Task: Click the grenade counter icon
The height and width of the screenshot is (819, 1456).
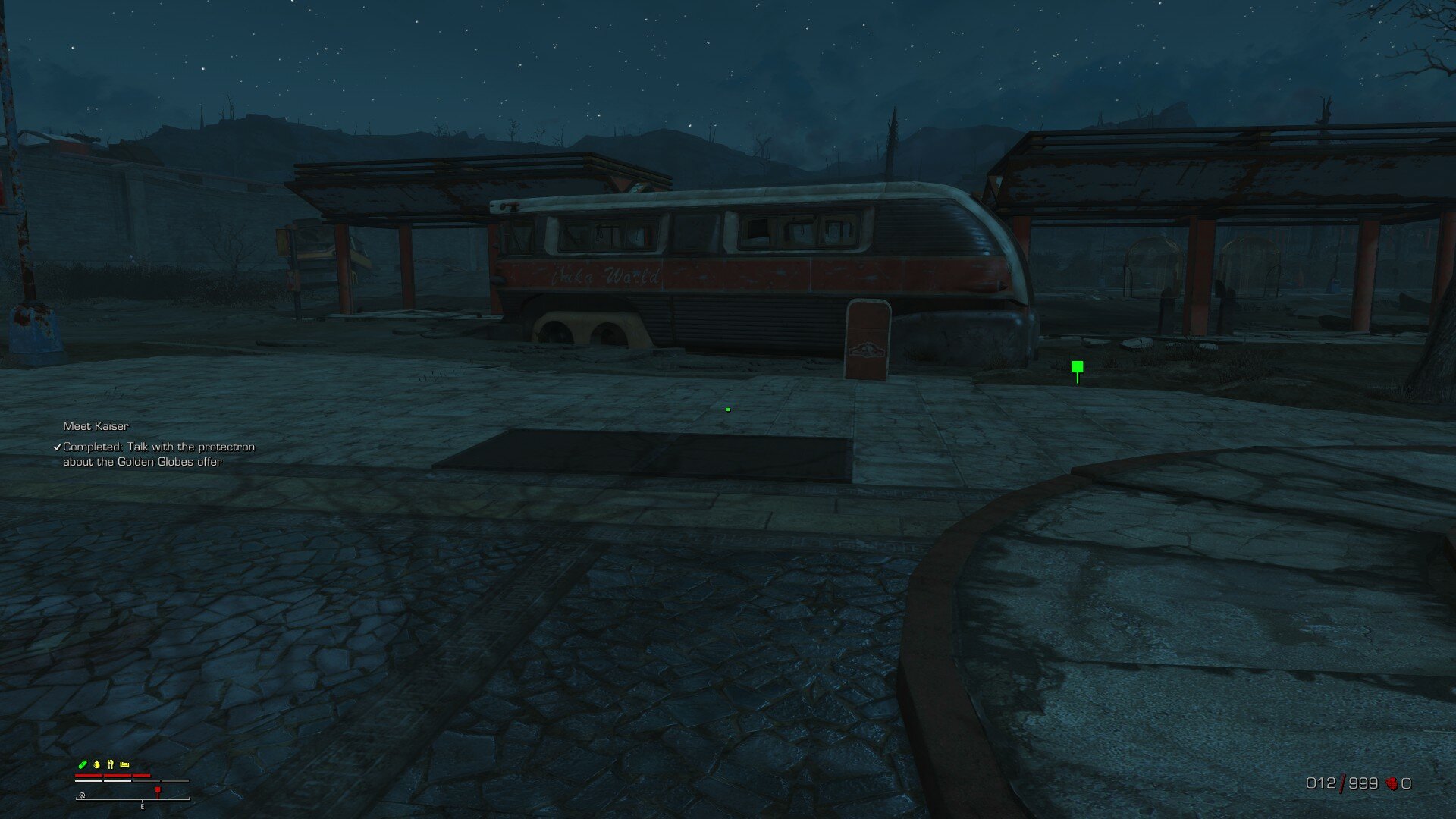Action: pyautogui.click(x=1392, y=783)
